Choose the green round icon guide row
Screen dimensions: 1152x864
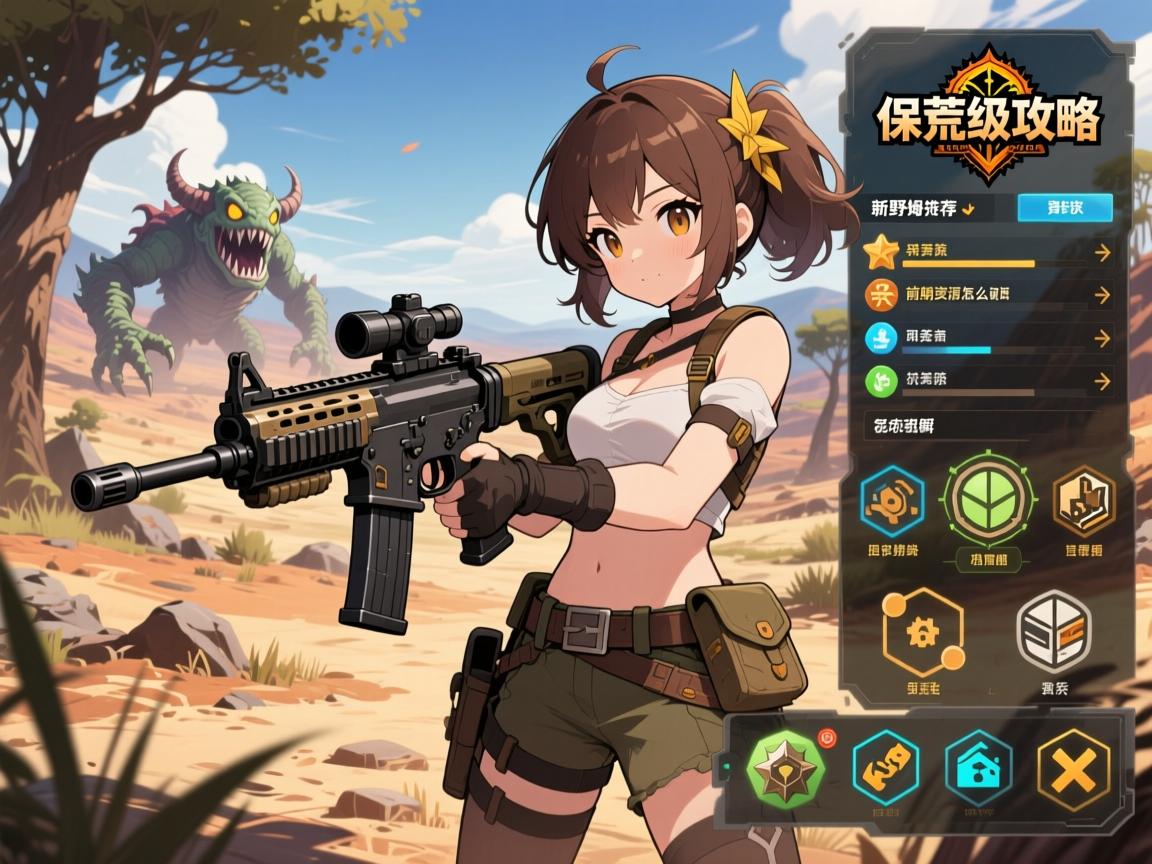pos(988,381)
